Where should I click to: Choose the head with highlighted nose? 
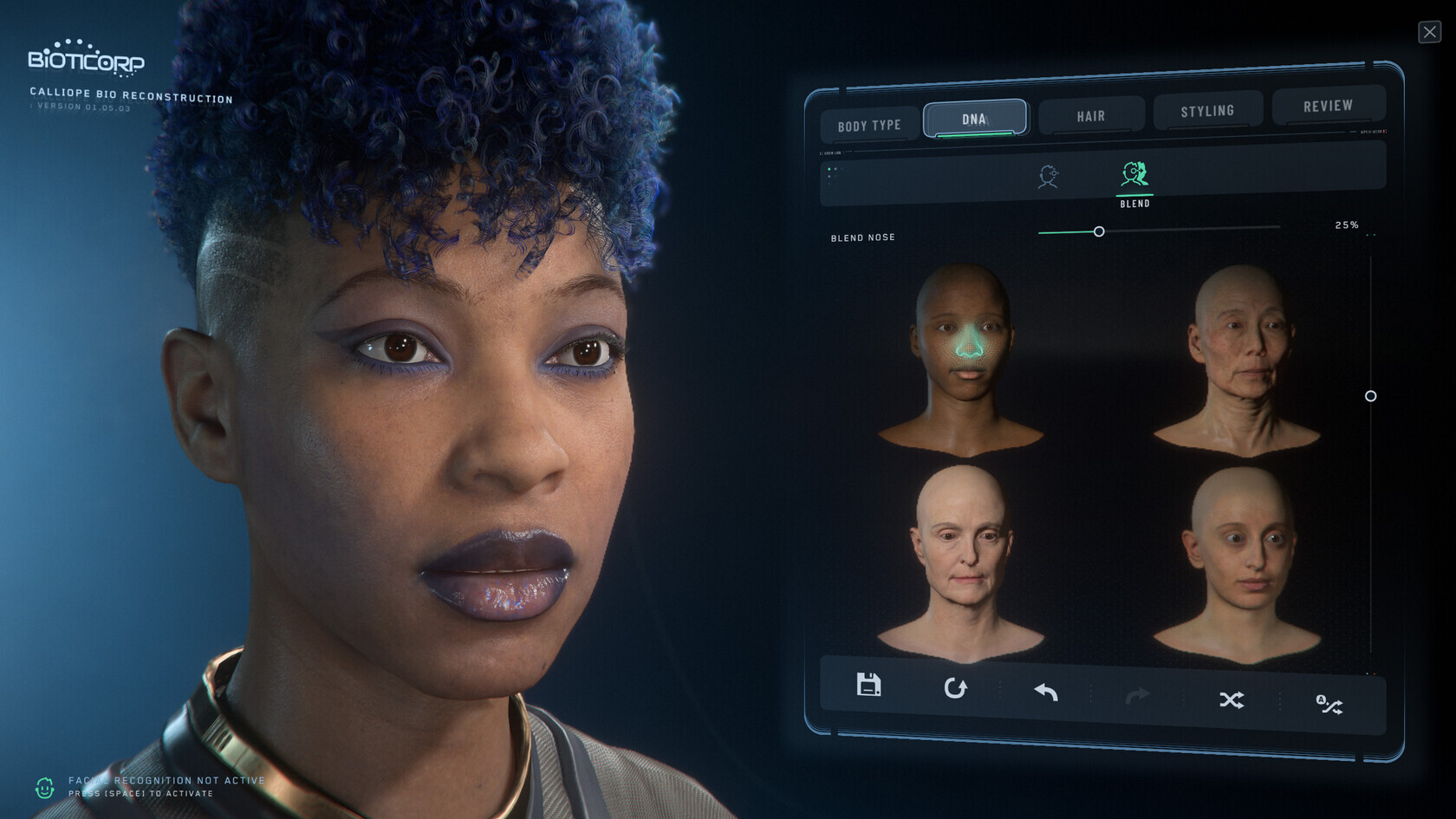[962, 360]
